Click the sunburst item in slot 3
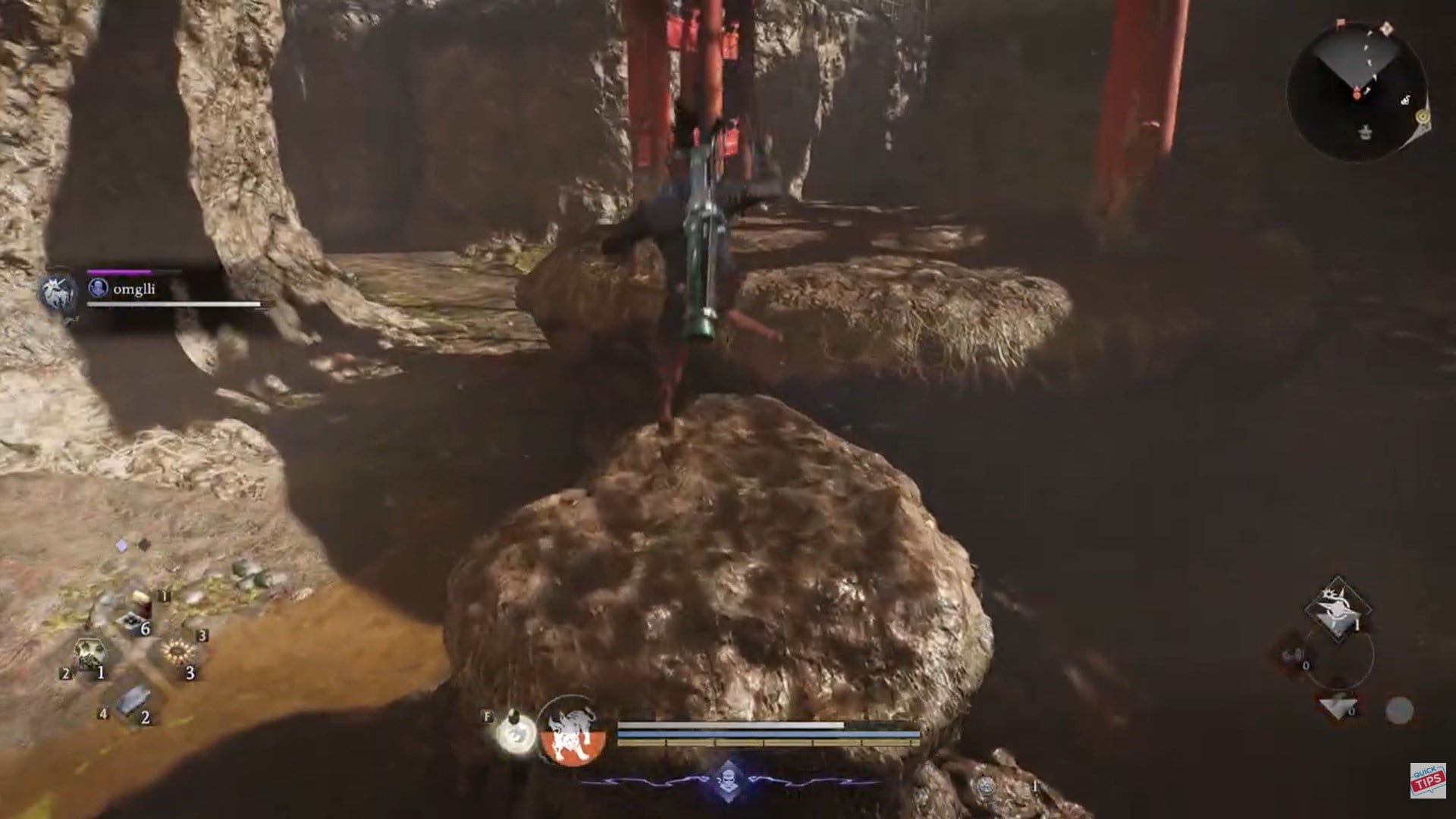The width and height of the screenshot is (1456, 819). 179,652
